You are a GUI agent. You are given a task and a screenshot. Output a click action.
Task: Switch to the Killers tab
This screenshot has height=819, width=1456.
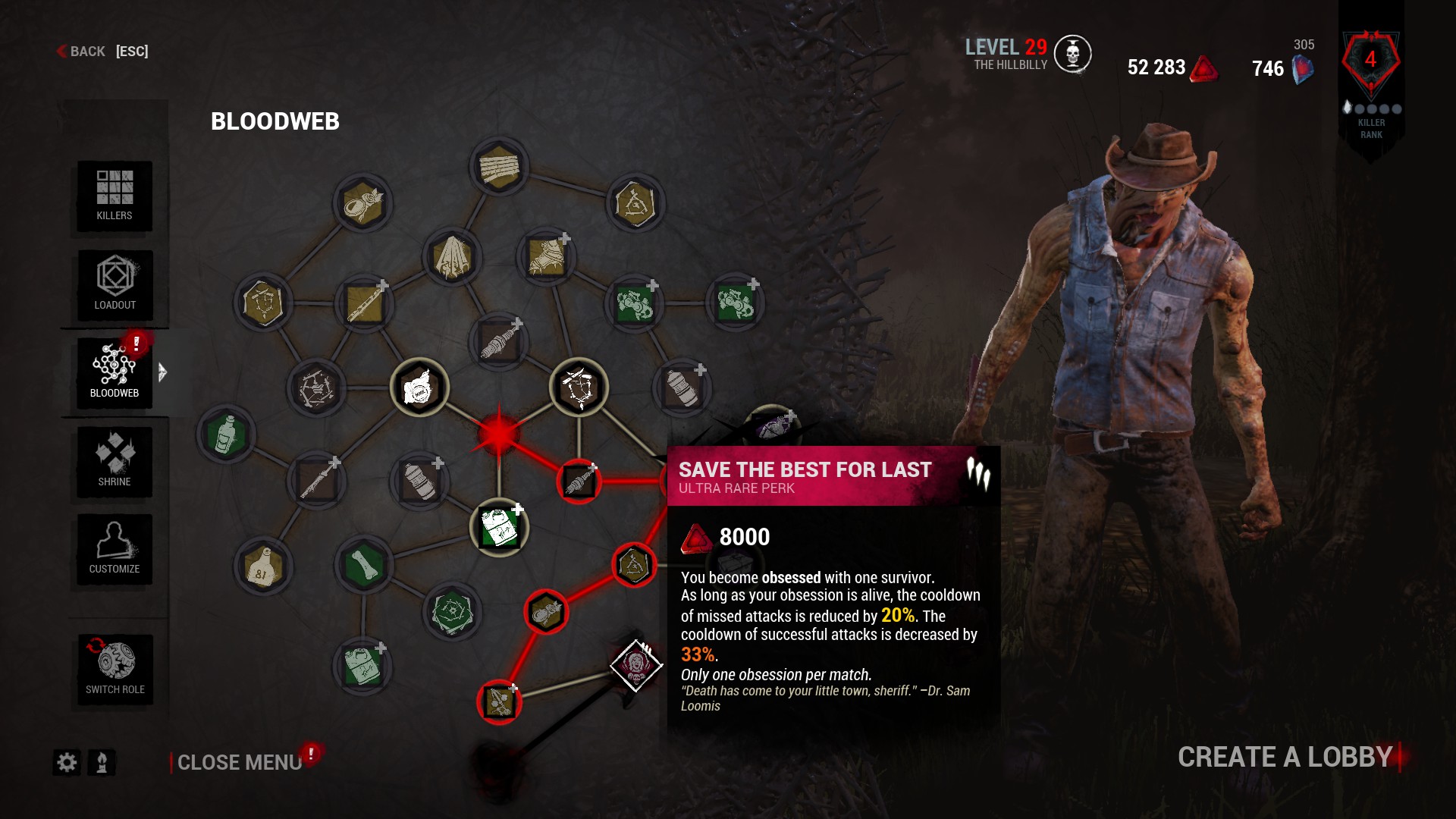(114, 196)
